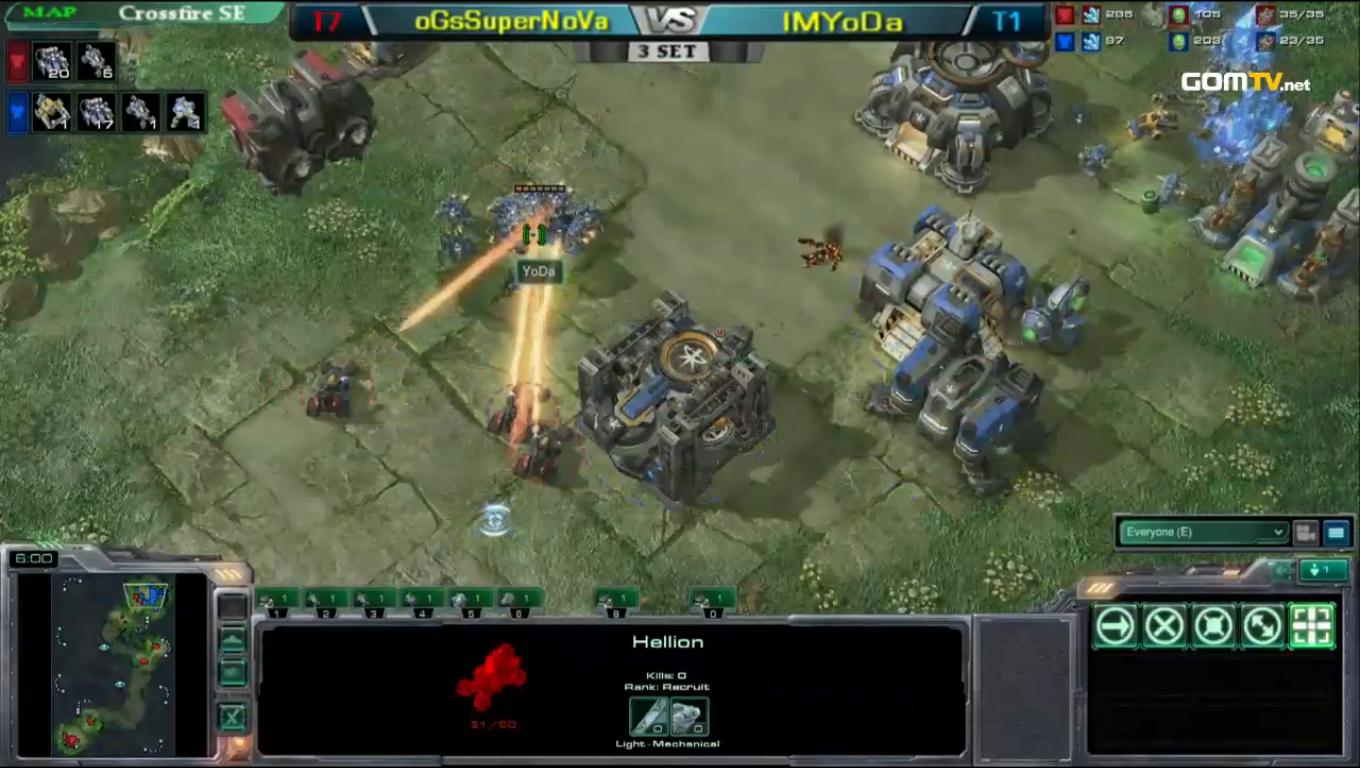Toggle the blue panel button beside camera

(x=1336, y=533)
